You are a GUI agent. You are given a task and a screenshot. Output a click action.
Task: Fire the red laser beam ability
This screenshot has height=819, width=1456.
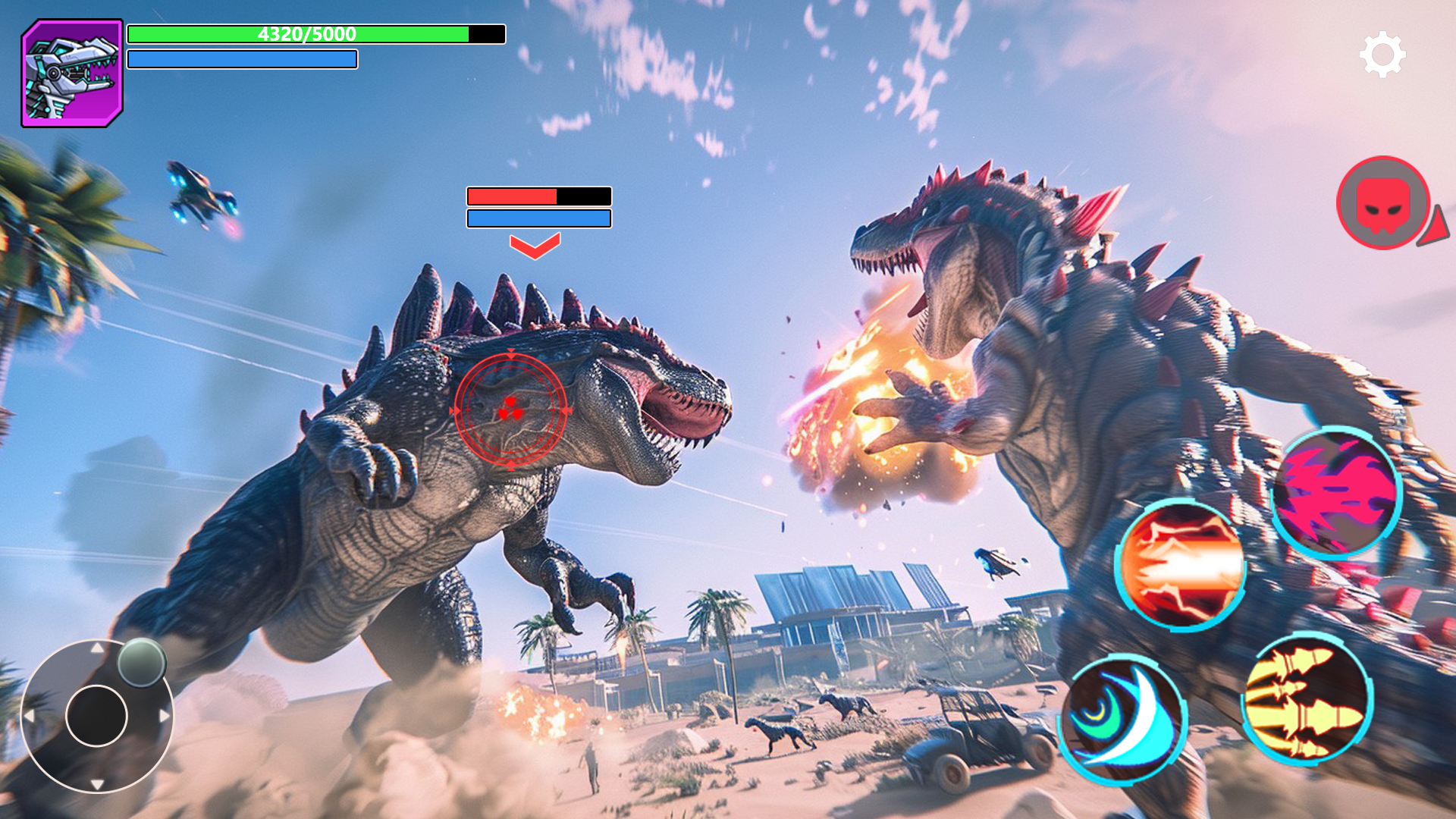coord(1180,565)
